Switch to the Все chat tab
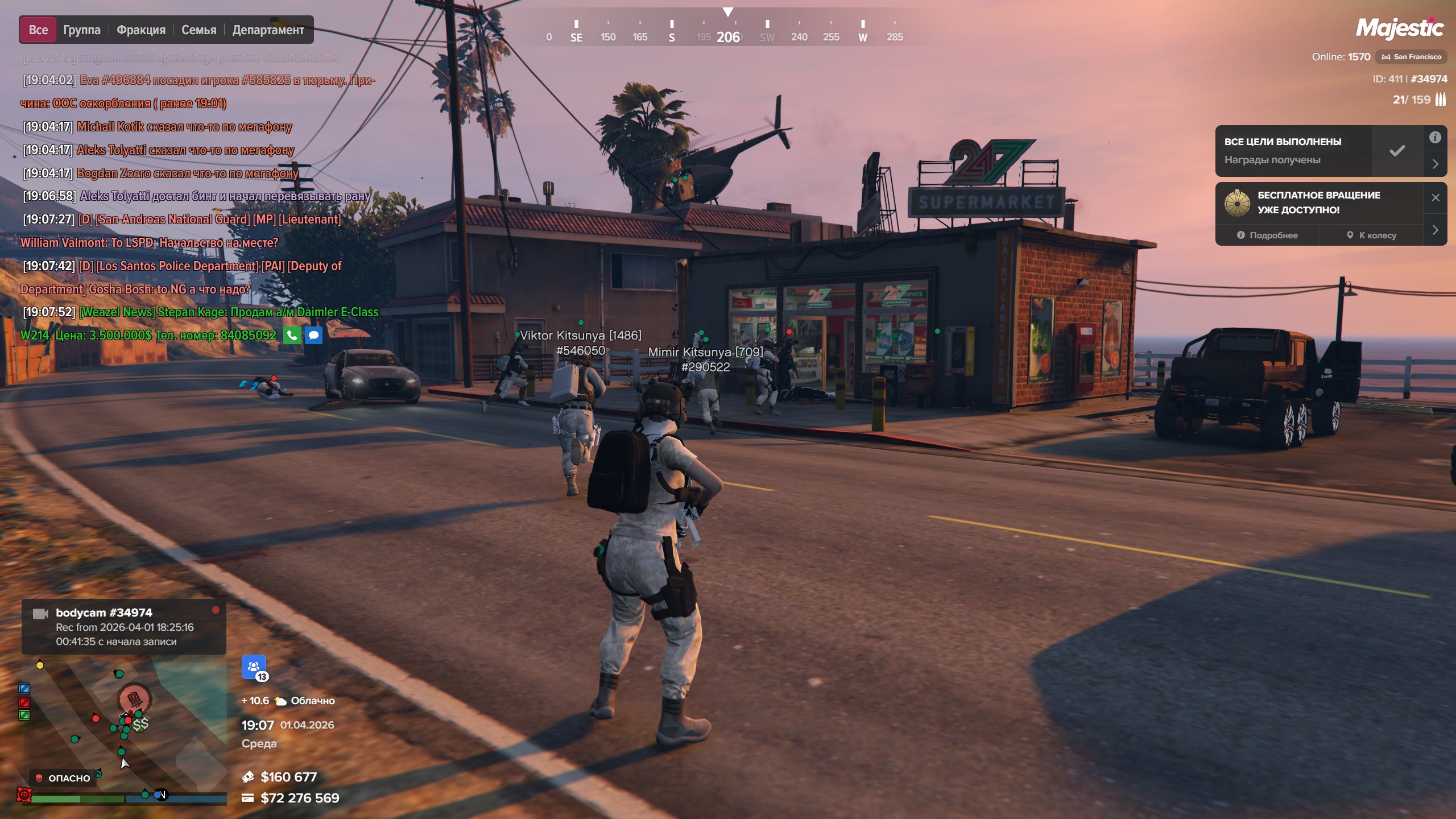This screenshot has width=1456, height=819. [x=38, y=30]
